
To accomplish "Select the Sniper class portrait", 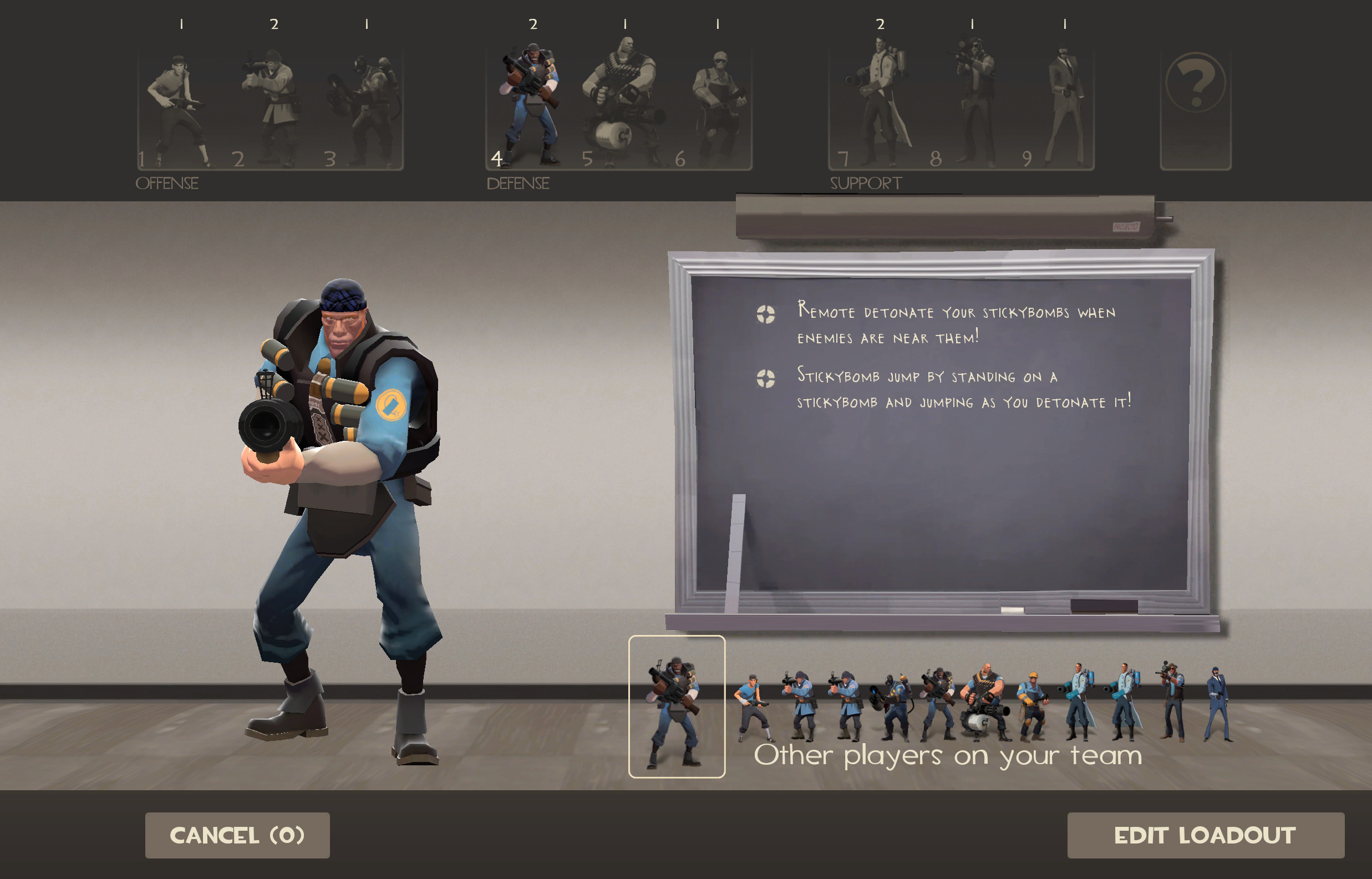I will tap(970, 105).
